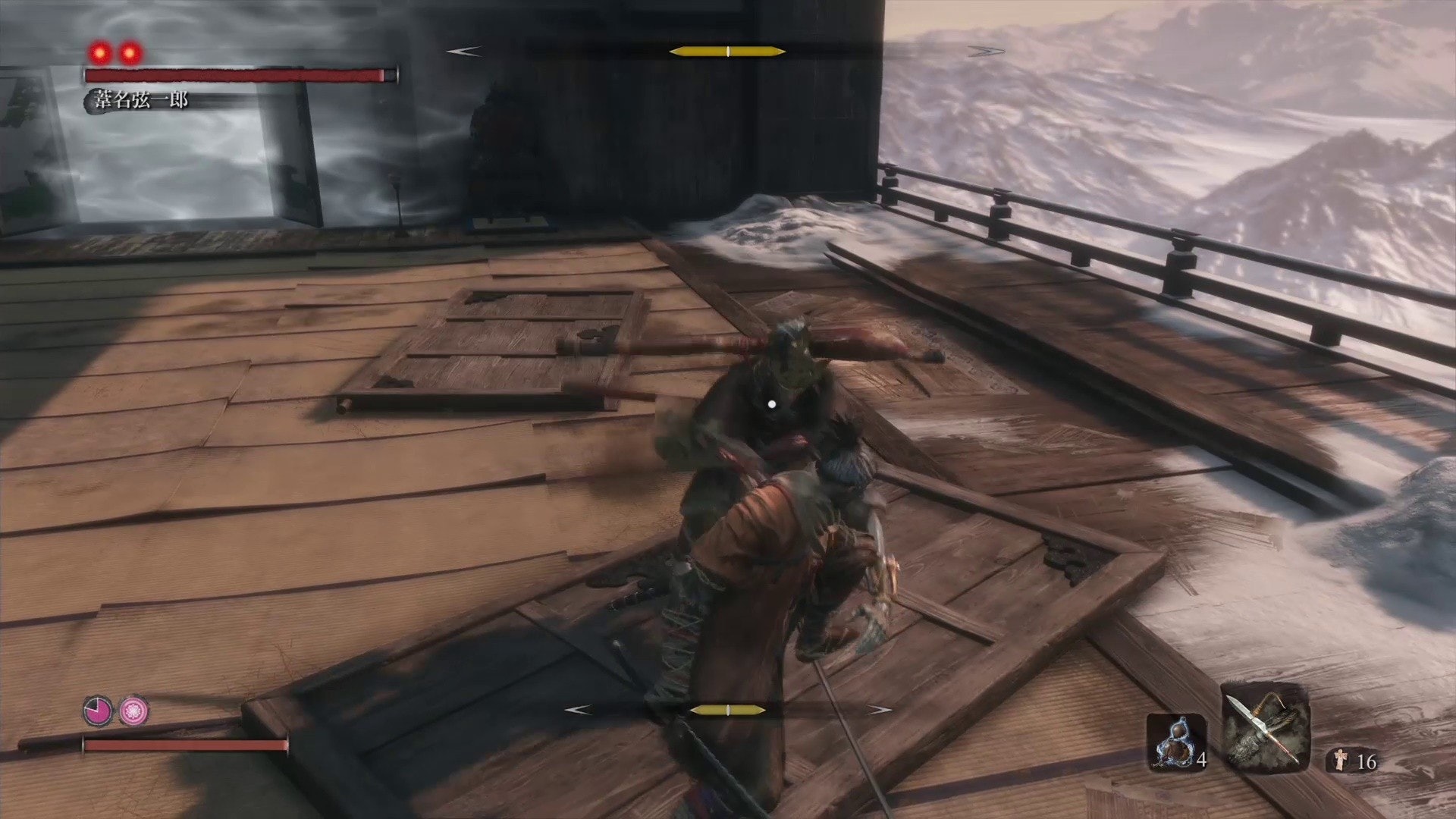Click Genichiro's second red deathblow marker
This screenshot has height=819, width=1456.
coord(130,52)
